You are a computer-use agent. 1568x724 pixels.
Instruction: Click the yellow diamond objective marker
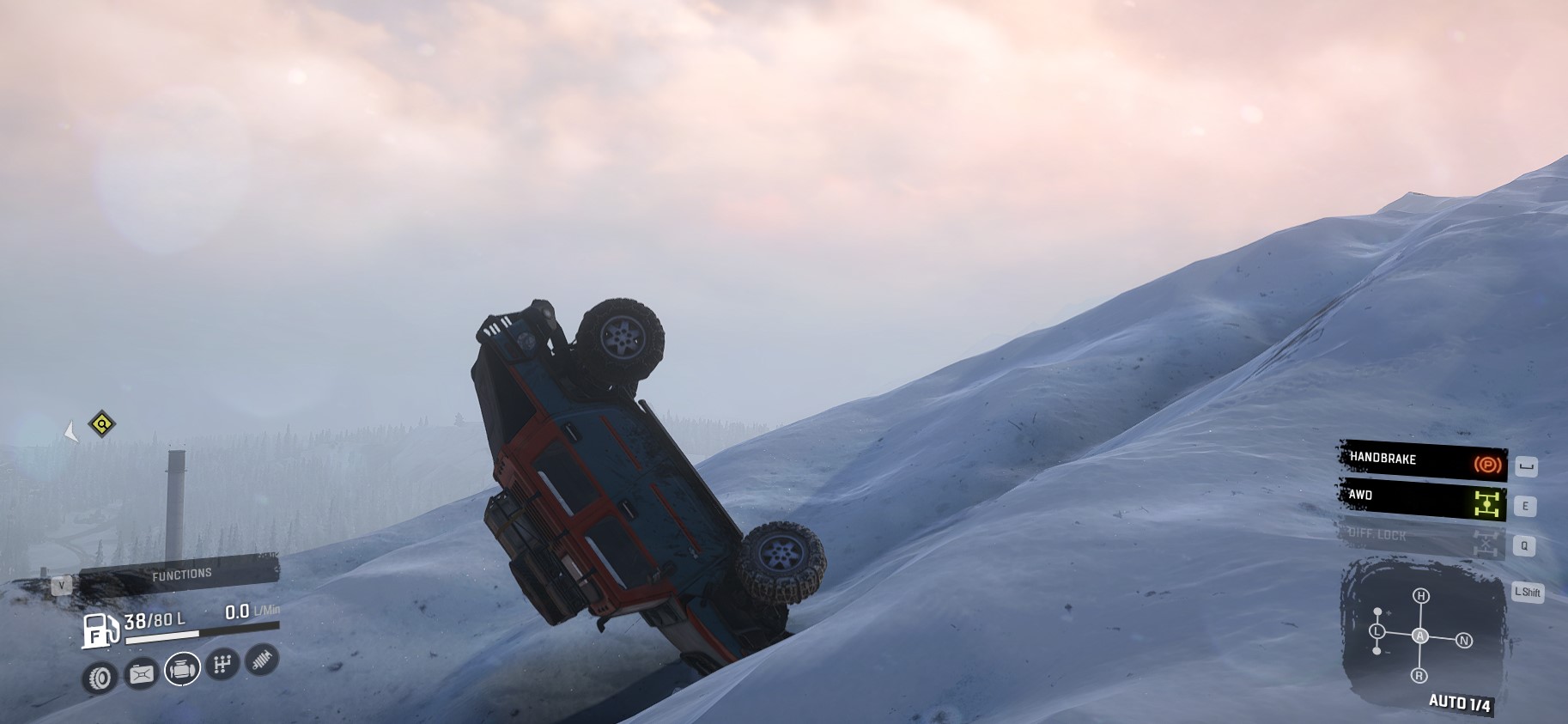click(102, 423)
